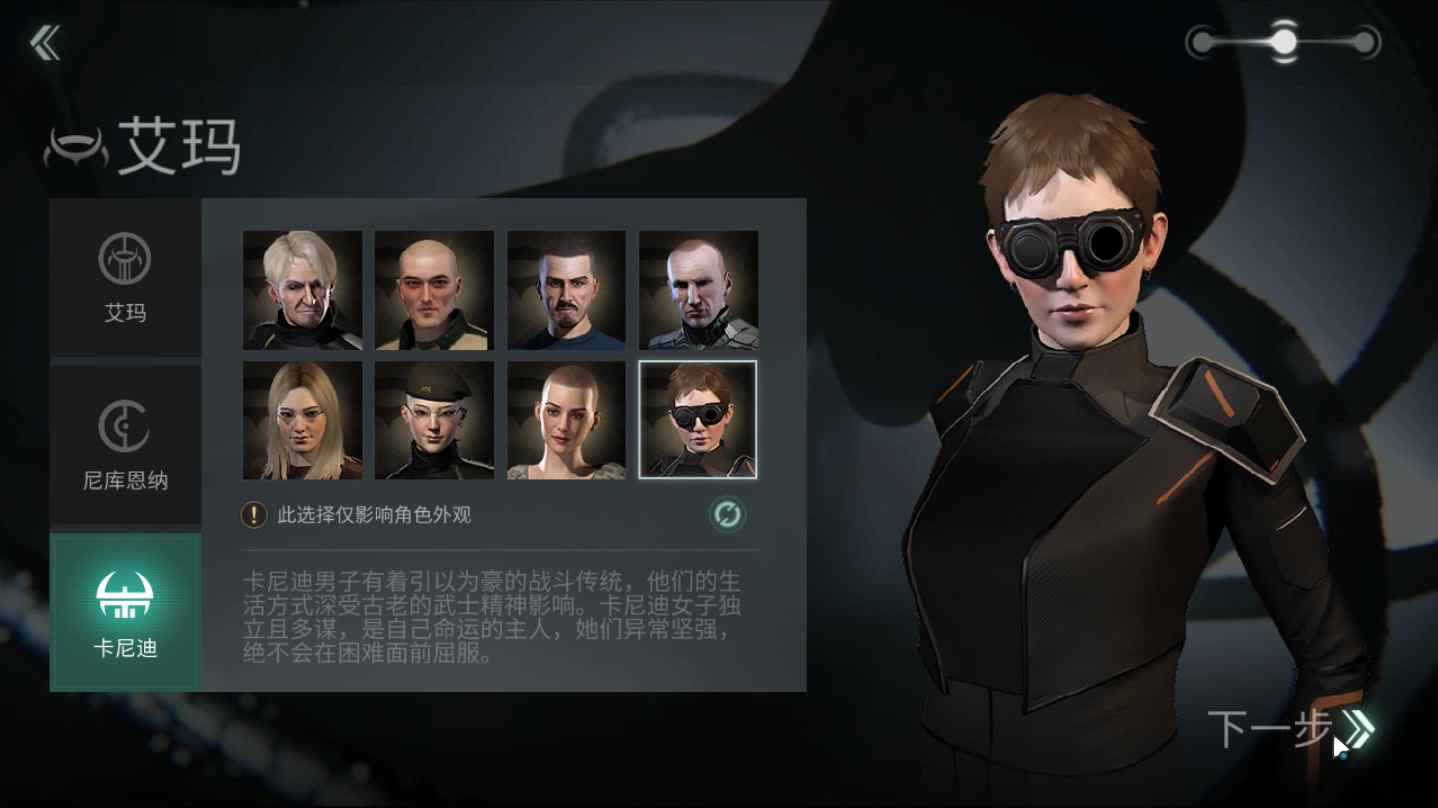Viewport: 1438px width, 808px height.
Task: Choose the shaved-head smiling woman portrait
Action: click(567, 420)
